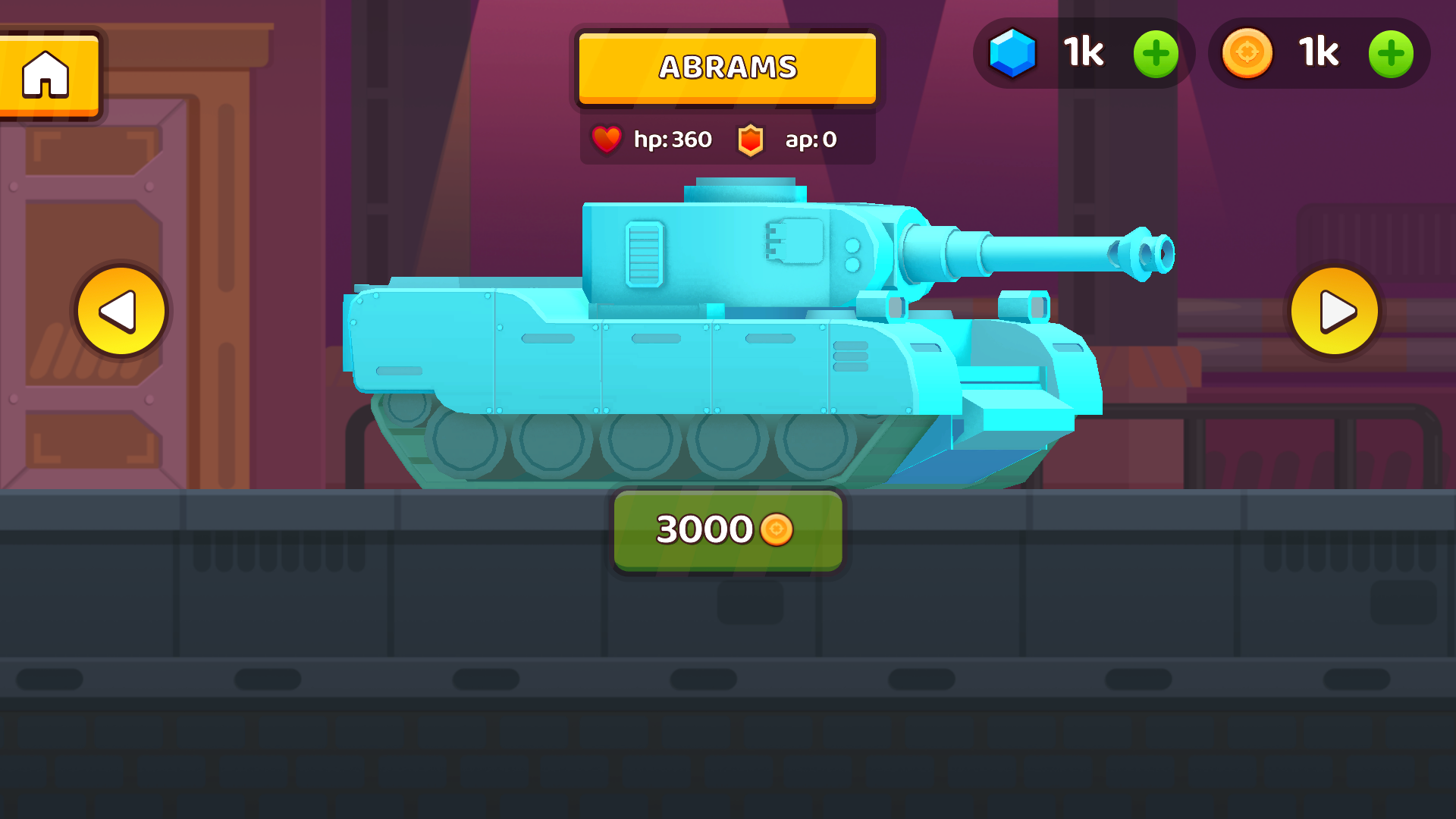The width and height of the screenshot is (1456, 819).
Task: Browse to the next tank with the right arrow
Action: tap(1336, 311)
